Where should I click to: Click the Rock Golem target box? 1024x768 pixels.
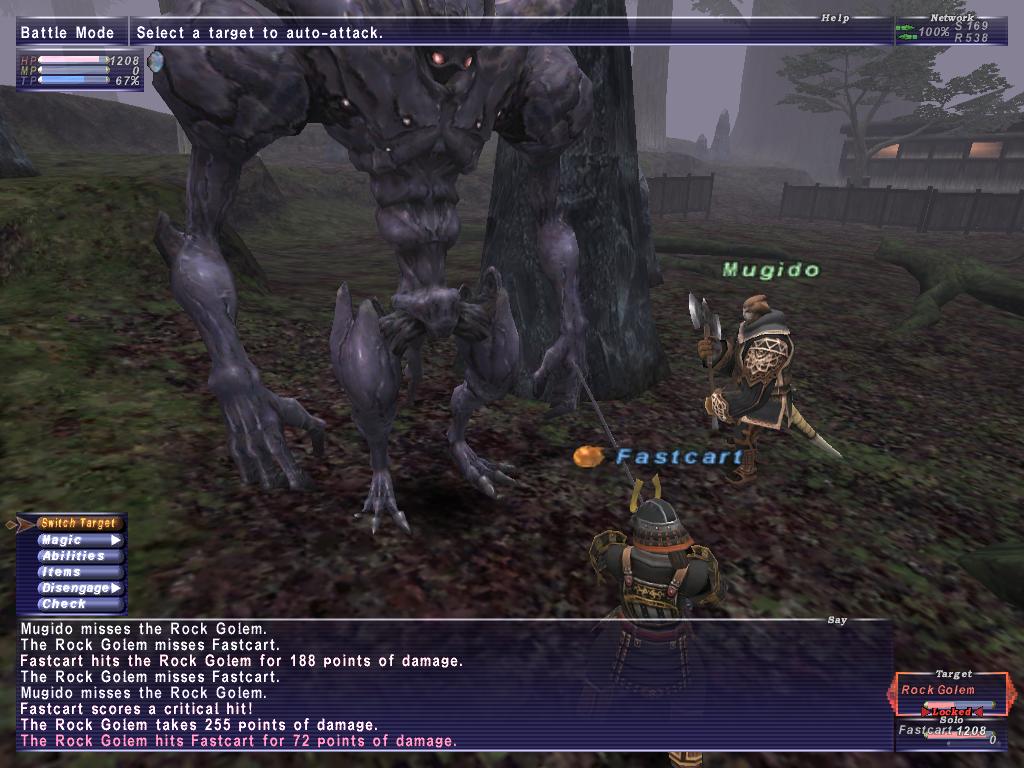tap(948, 691)
